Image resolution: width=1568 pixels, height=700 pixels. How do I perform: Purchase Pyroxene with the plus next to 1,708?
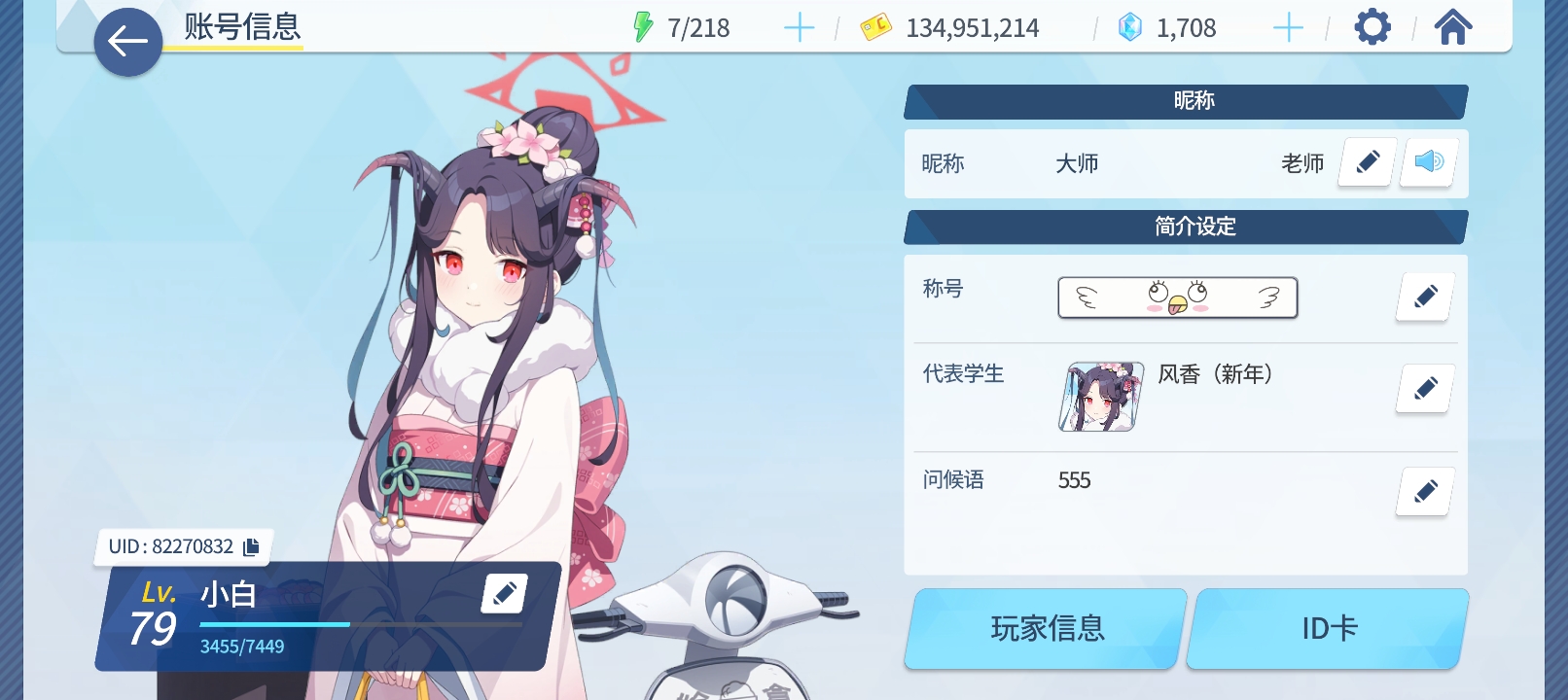[1289, 26]
